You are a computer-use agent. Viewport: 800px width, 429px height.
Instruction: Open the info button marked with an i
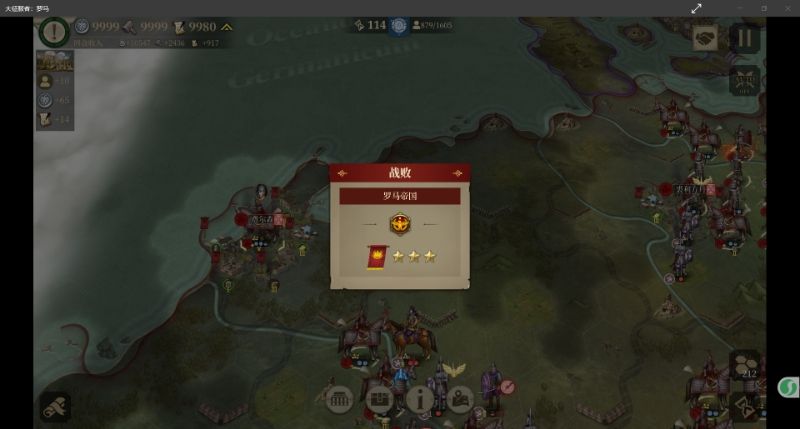coord(419,397)
